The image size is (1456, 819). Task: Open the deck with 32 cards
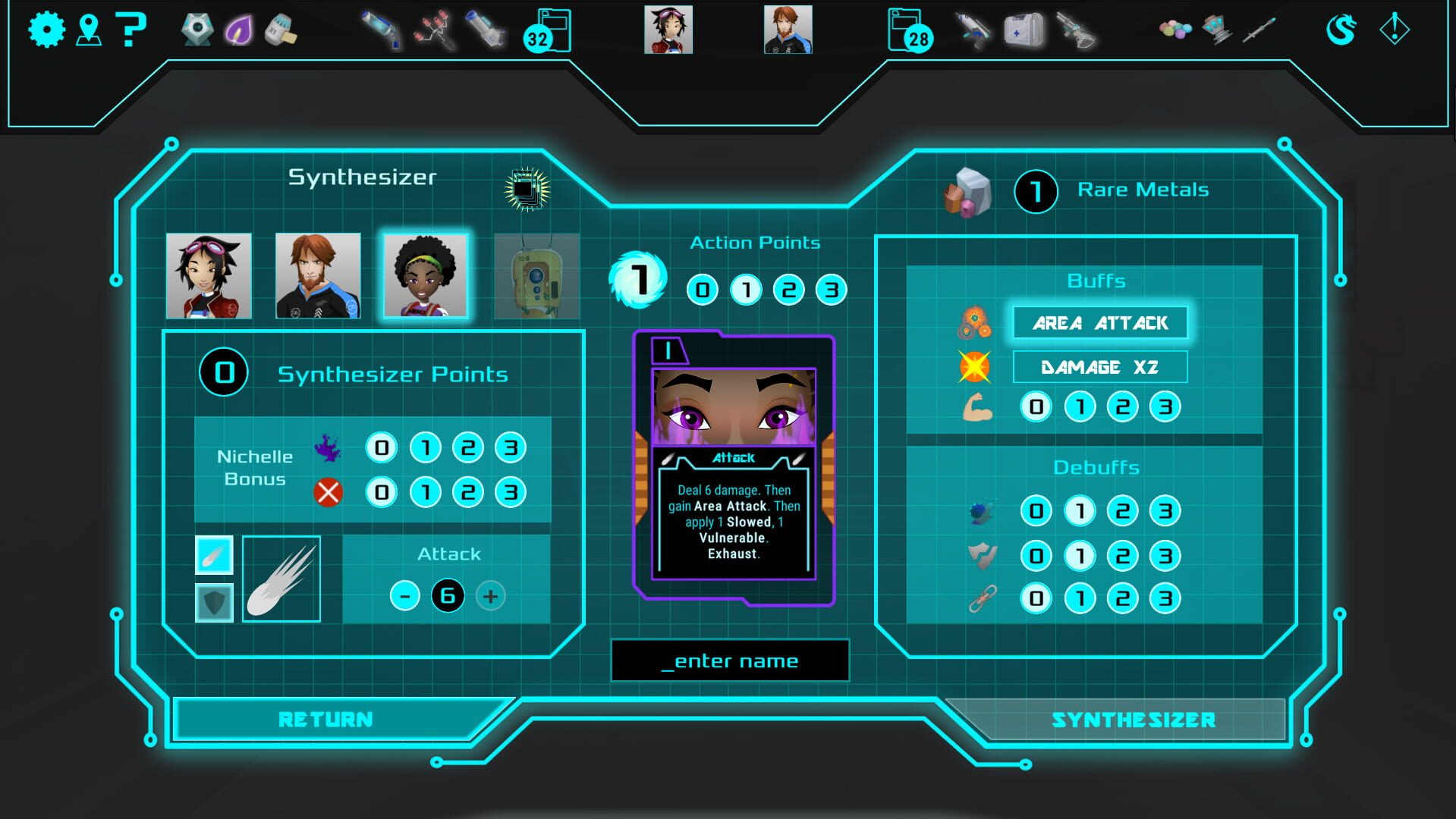pyautogui.click(x=548, y=32)
